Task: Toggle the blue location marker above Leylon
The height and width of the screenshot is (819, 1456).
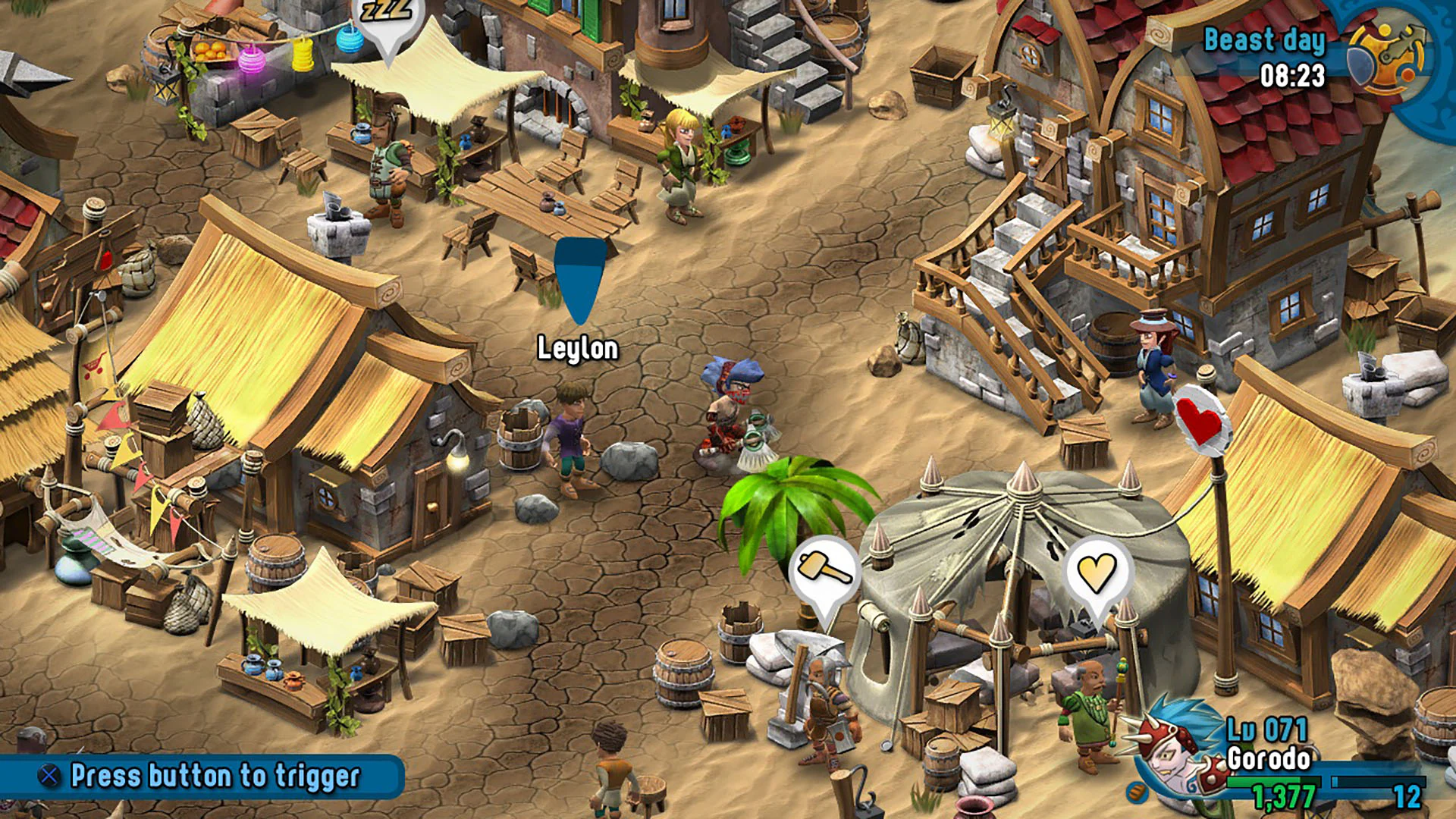Action: pos(579,282)
